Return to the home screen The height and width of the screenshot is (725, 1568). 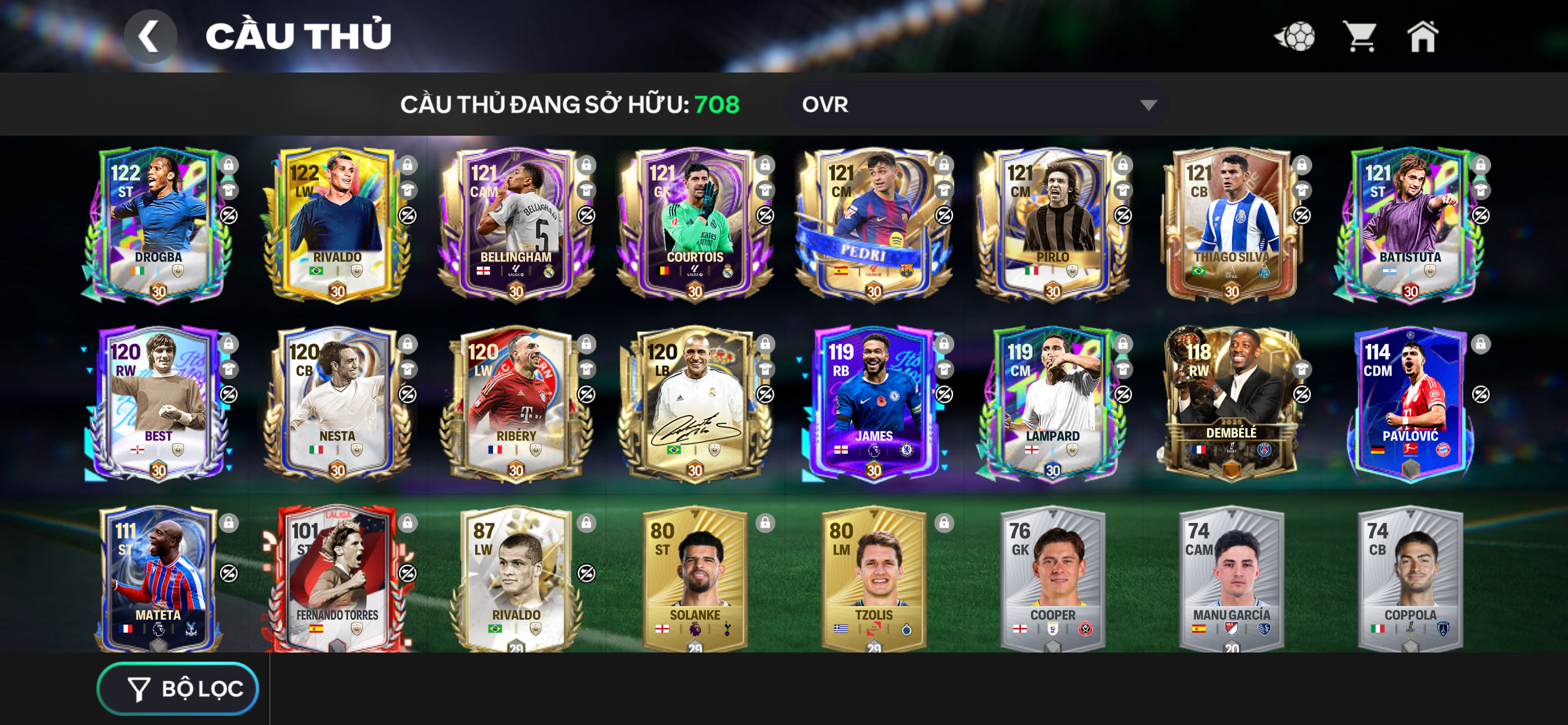tap(1422, 37)
